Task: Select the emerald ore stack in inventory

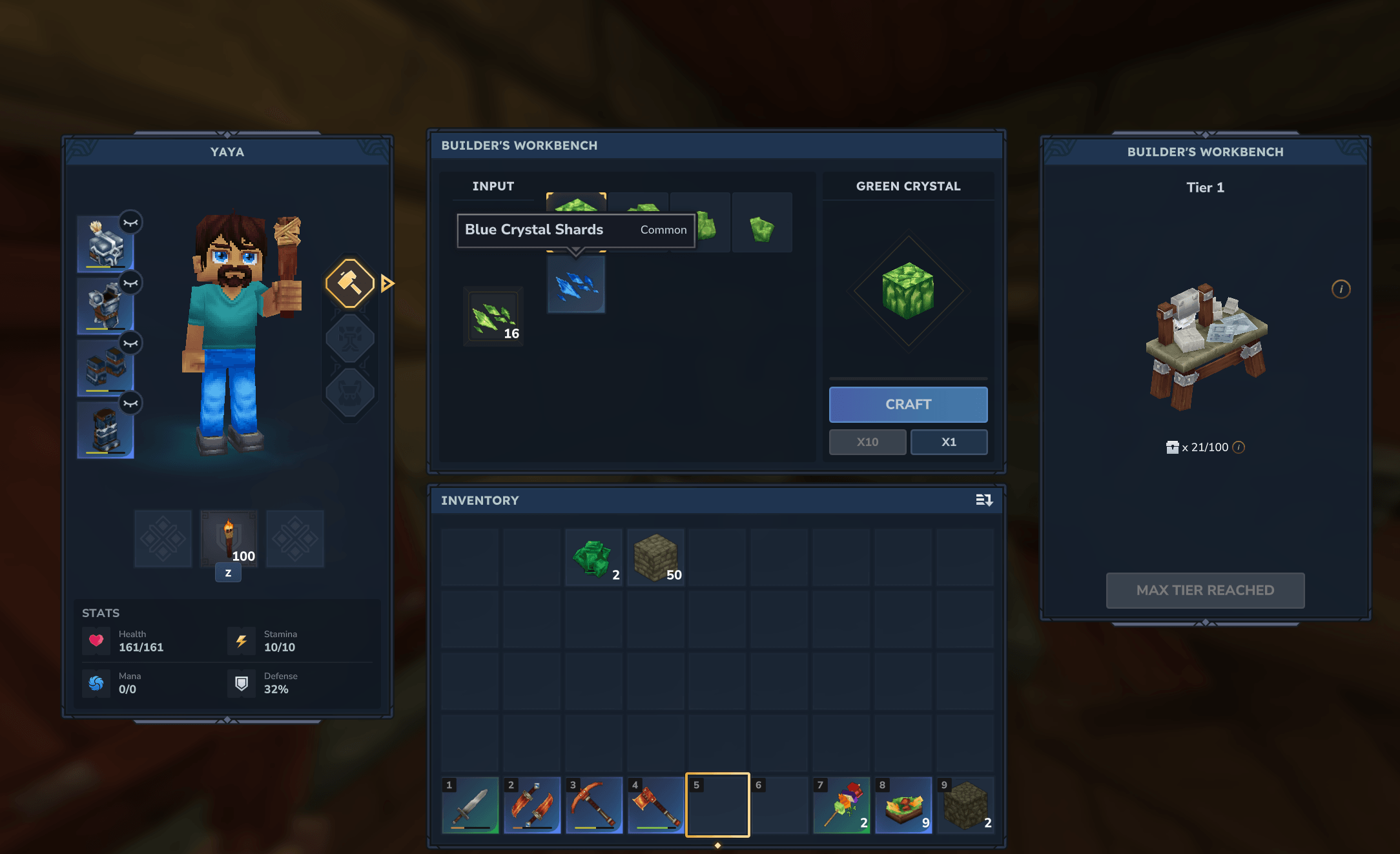Action: click(x=593, y=557)
